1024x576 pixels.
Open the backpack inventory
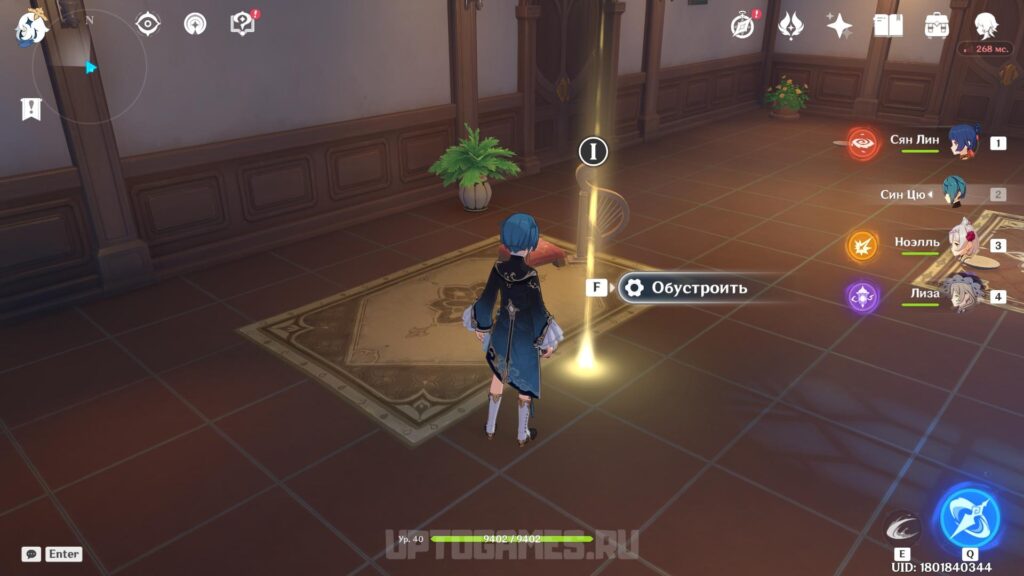(937, 25)
